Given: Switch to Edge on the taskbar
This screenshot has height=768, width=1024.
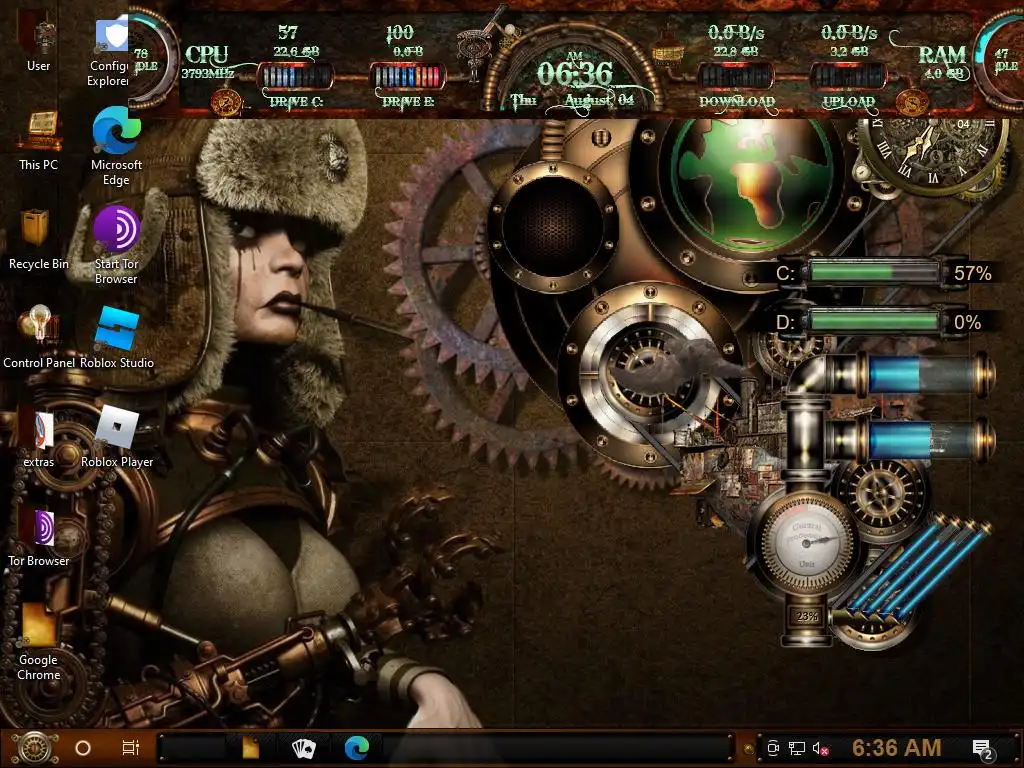Looking at the screenshot, I should point(356,747).
